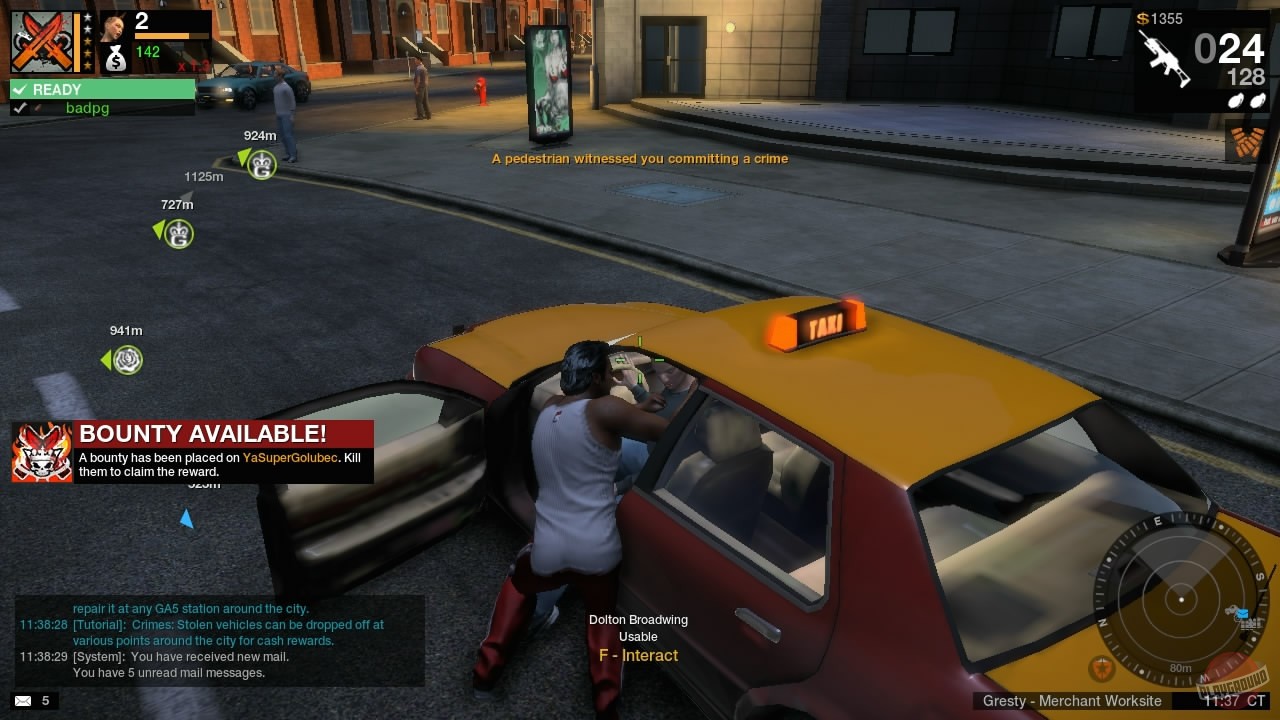The image size is (1280, 720).
Task: Click the grenade equipment icon
Action: [1245, 99]
